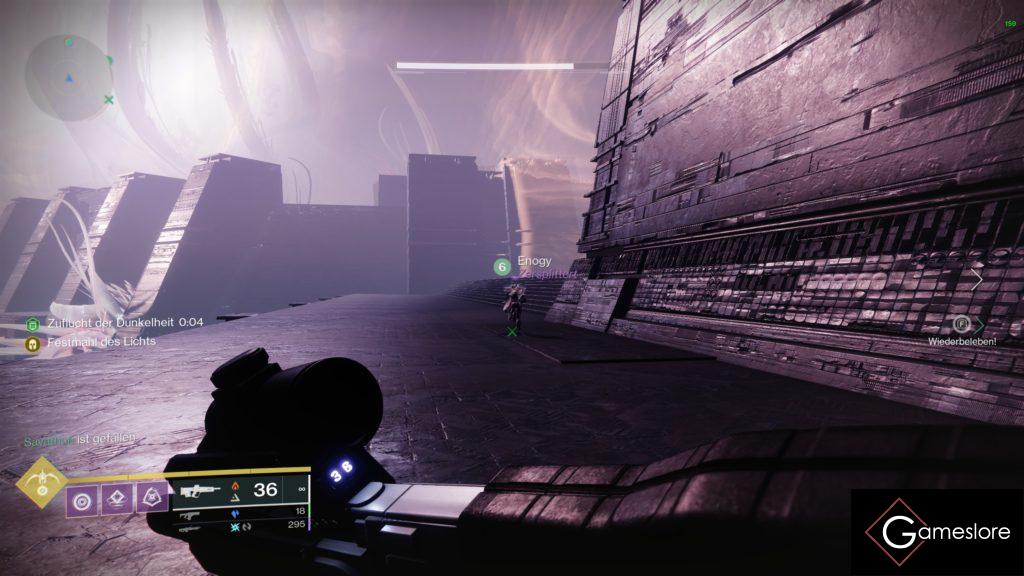Click the Festmahl des Lichts buff icon
The image size is (1024, 576).
33,342
